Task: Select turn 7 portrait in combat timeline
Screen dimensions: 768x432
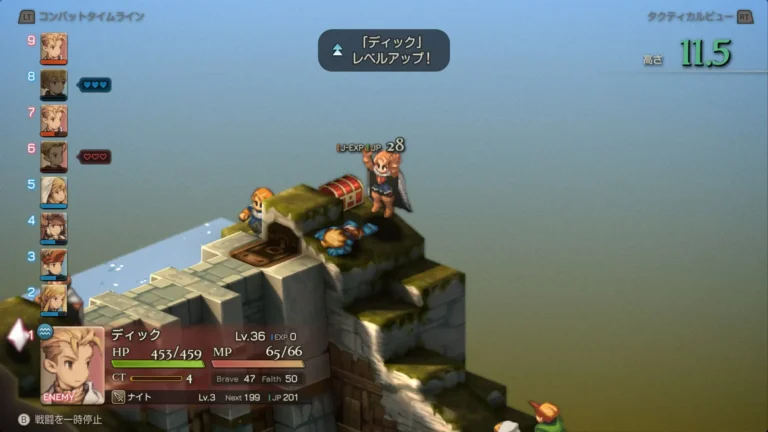Action: click(54, 120)
